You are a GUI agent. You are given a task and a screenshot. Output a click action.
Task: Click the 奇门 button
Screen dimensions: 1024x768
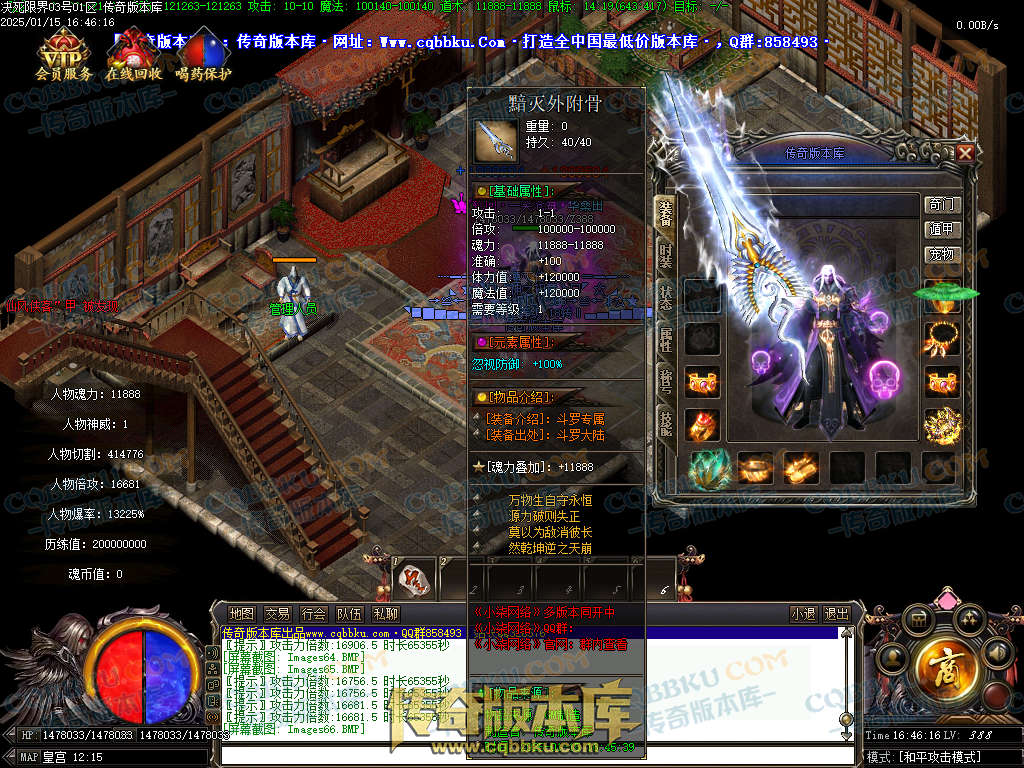tap(941, 205)
